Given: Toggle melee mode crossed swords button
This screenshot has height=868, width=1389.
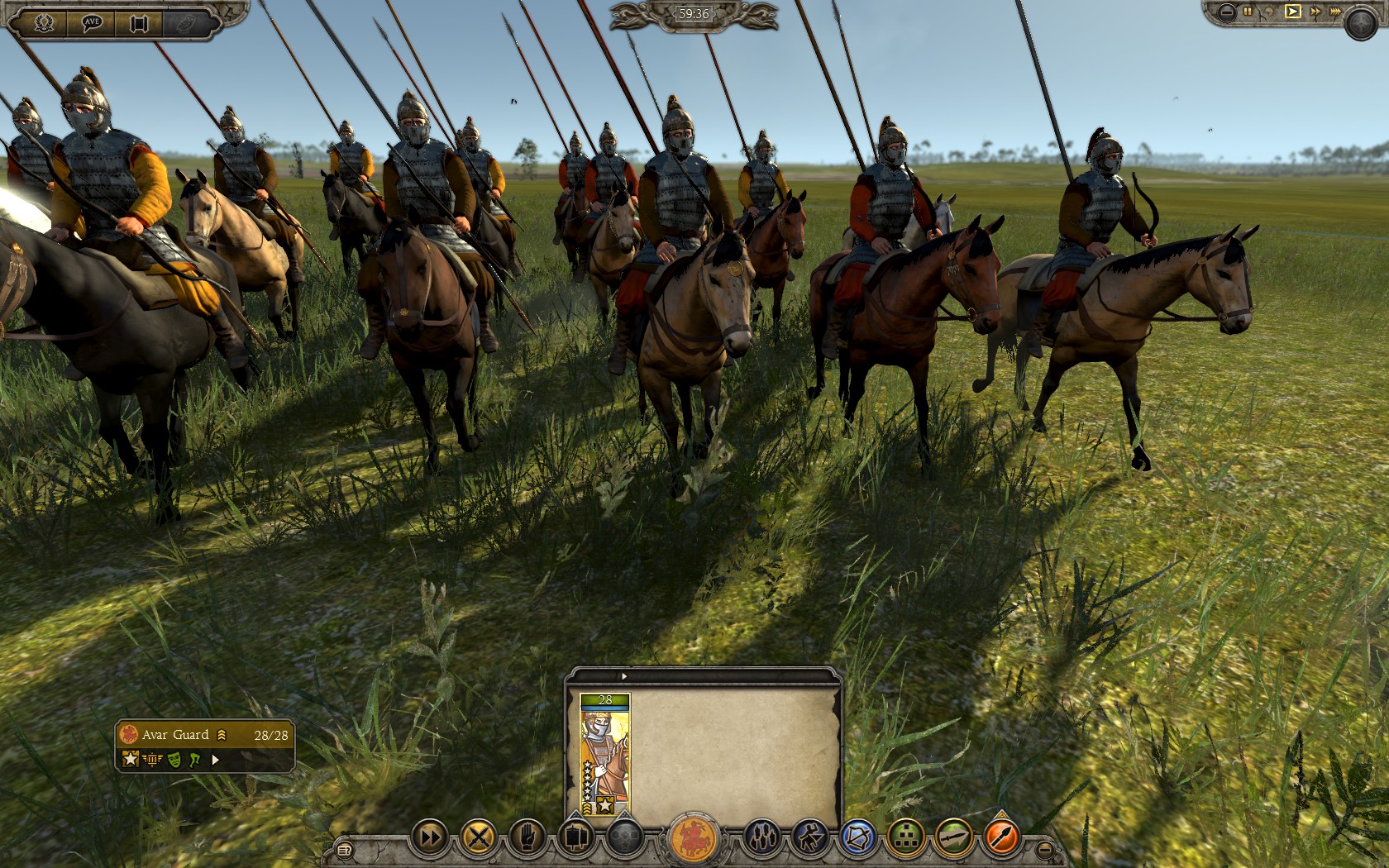Looking at the screenshot, I should point(478,837).
